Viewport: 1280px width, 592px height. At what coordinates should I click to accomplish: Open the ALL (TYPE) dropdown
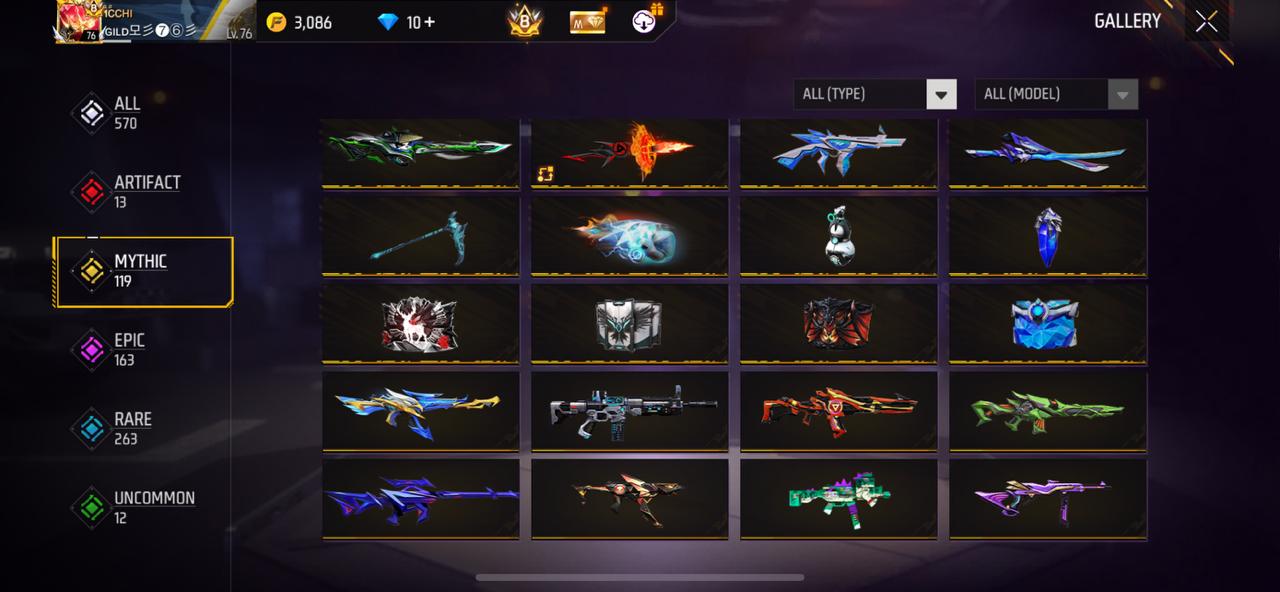(x=874, y=94)
